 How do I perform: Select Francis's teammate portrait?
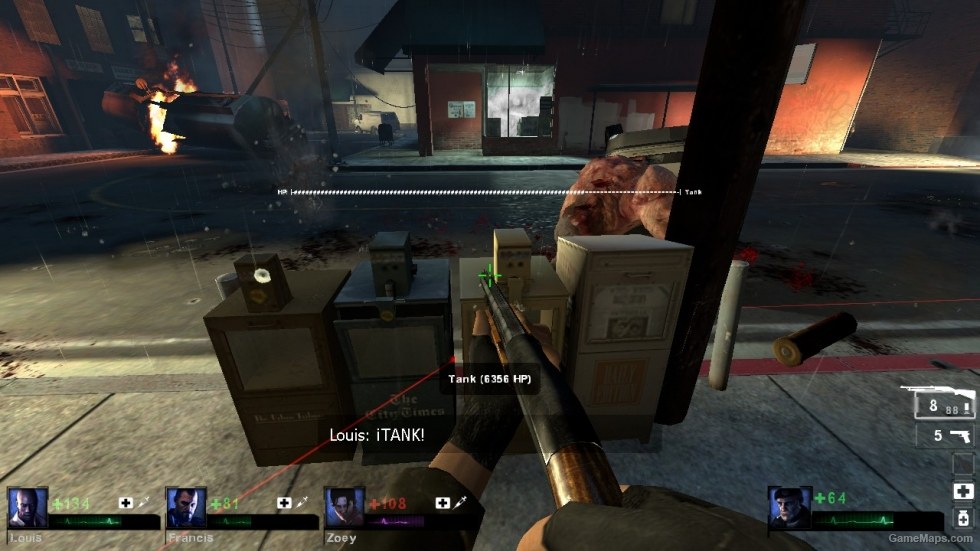183,508
